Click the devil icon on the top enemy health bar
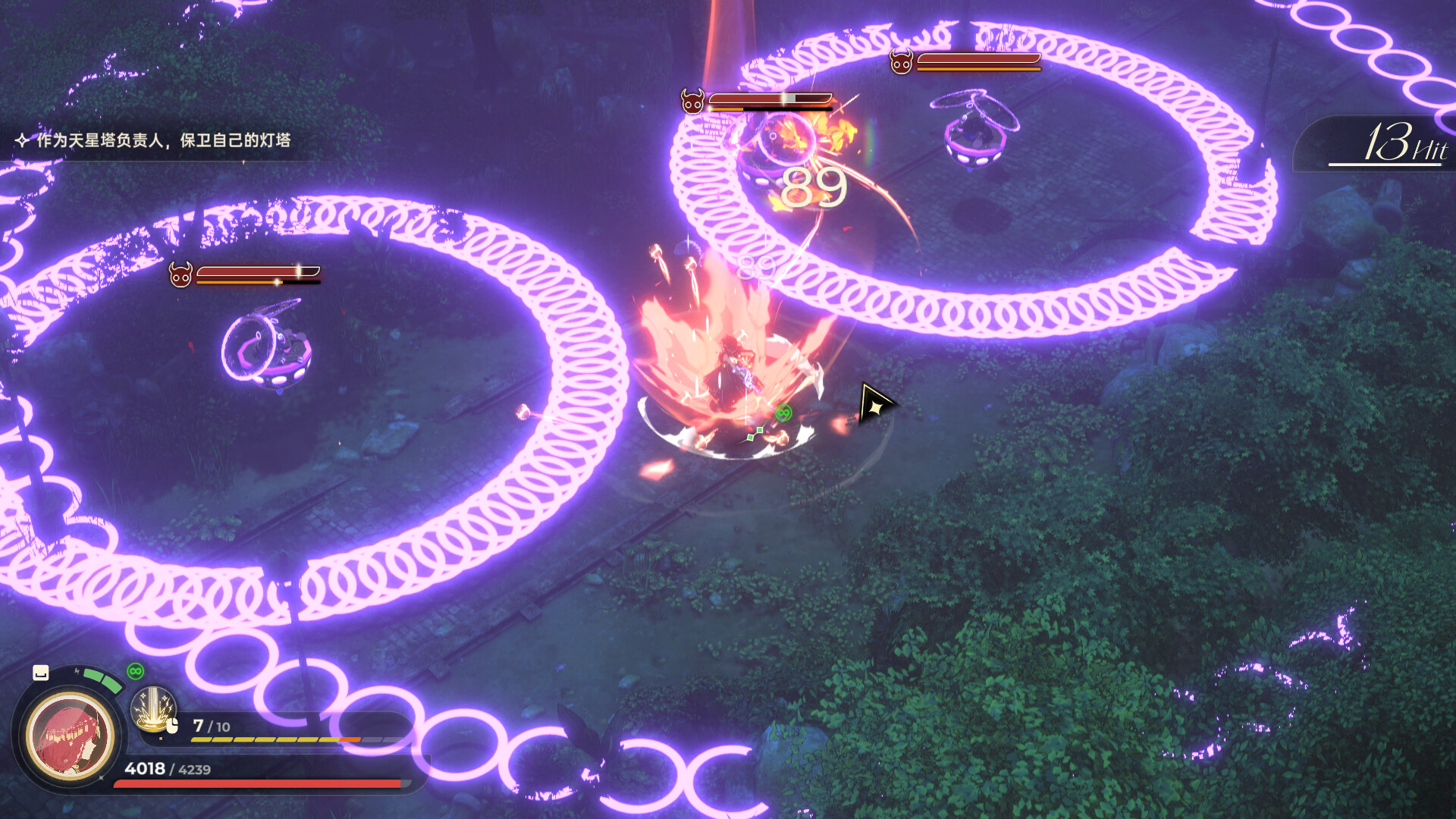 click(691, 99)
